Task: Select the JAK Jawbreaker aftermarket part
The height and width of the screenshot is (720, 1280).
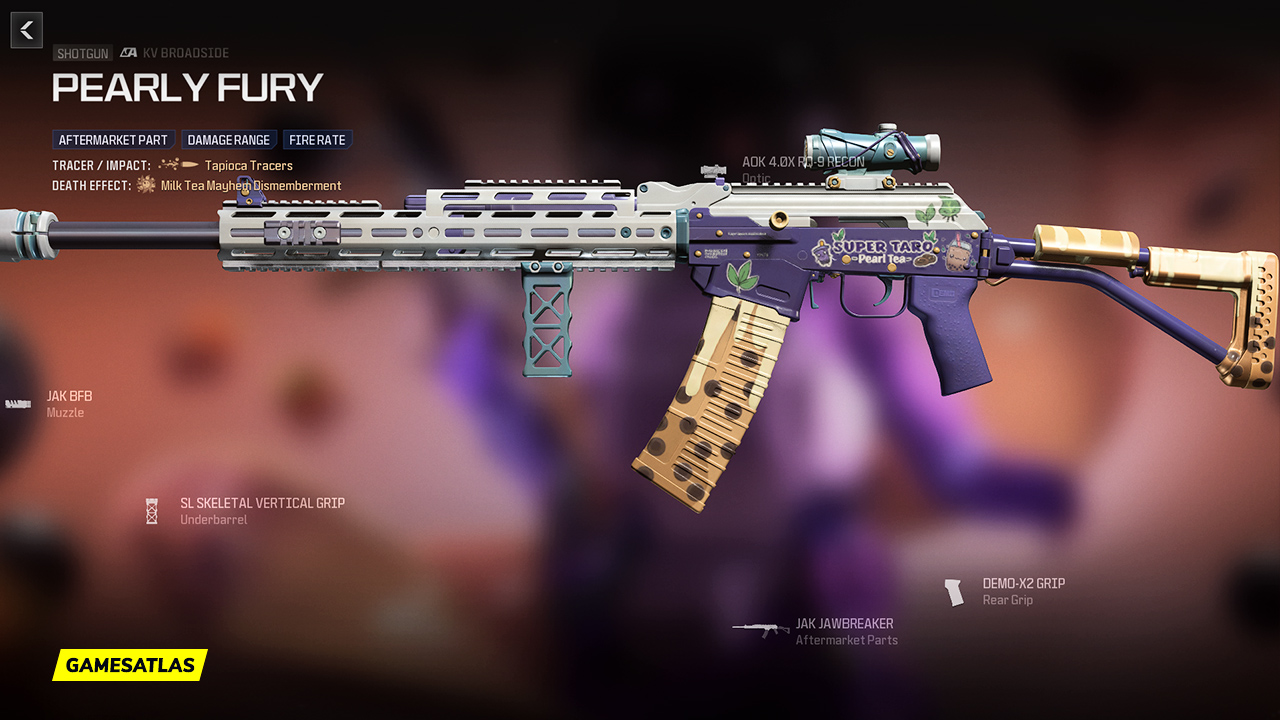Action: (844, 631)
